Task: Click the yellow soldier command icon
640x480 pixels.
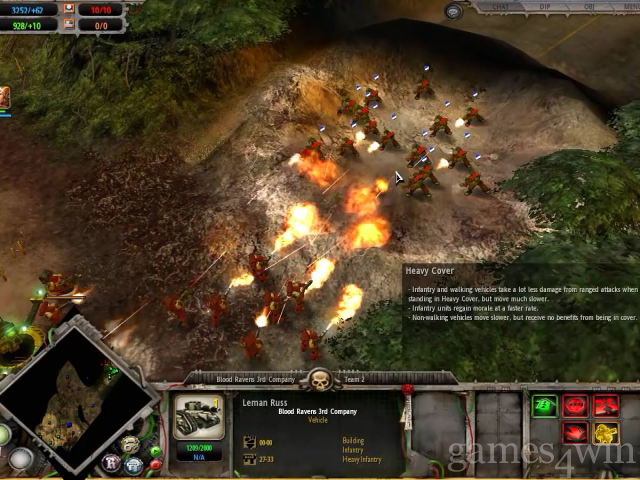Action: [x=606, y=433]
